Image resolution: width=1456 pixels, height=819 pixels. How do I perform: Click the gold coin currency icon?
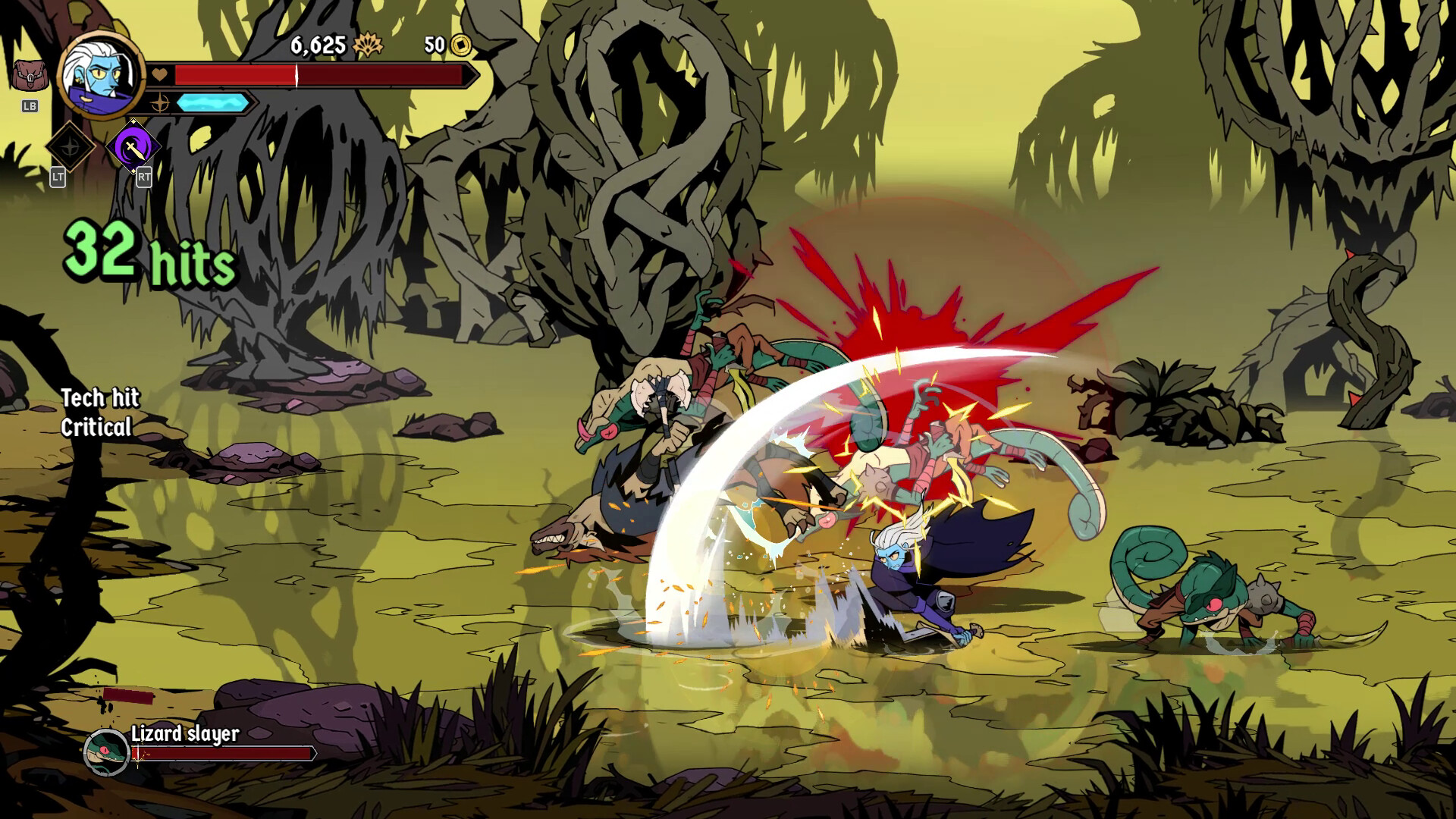coord(463,45)
